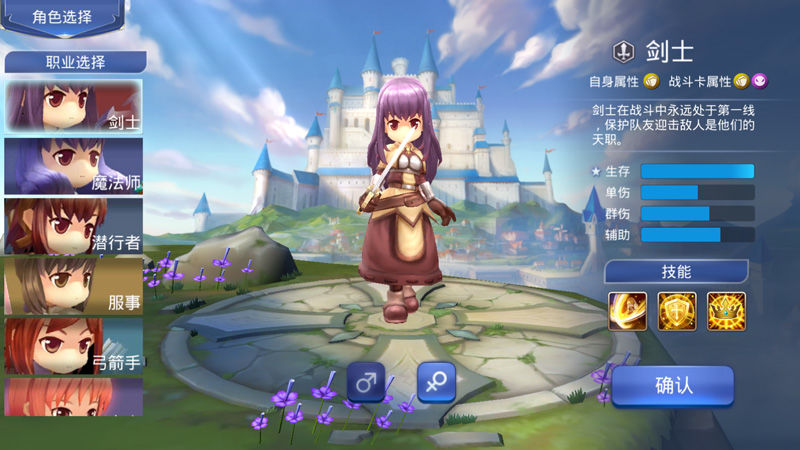Select the male gender symbol button
800x450 pixels.
[x=366, y=383]
